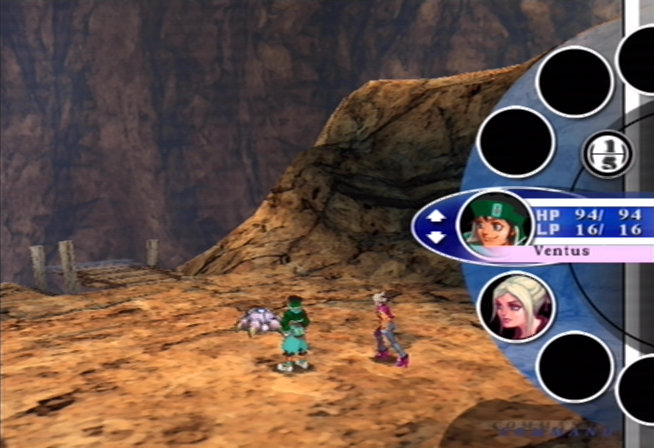Click the down arrow beside Ventus
Image resolution: width=654 pixels, height=448 pixels.
[x=436, y=236]
